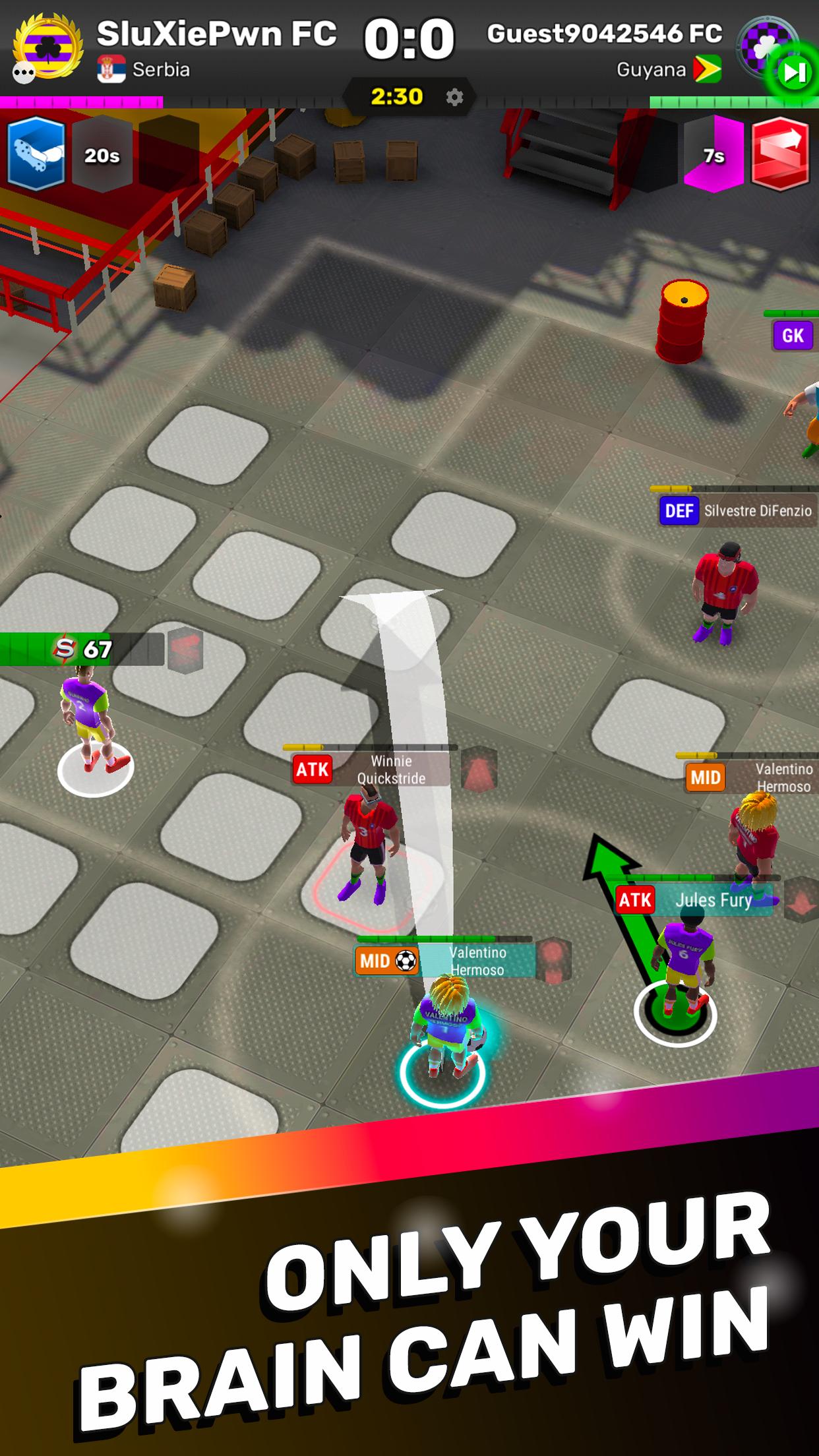Screen dimensions: 819x1456
Task: Activate the blue boot tackle ability
Action: (x=36, y=154)
